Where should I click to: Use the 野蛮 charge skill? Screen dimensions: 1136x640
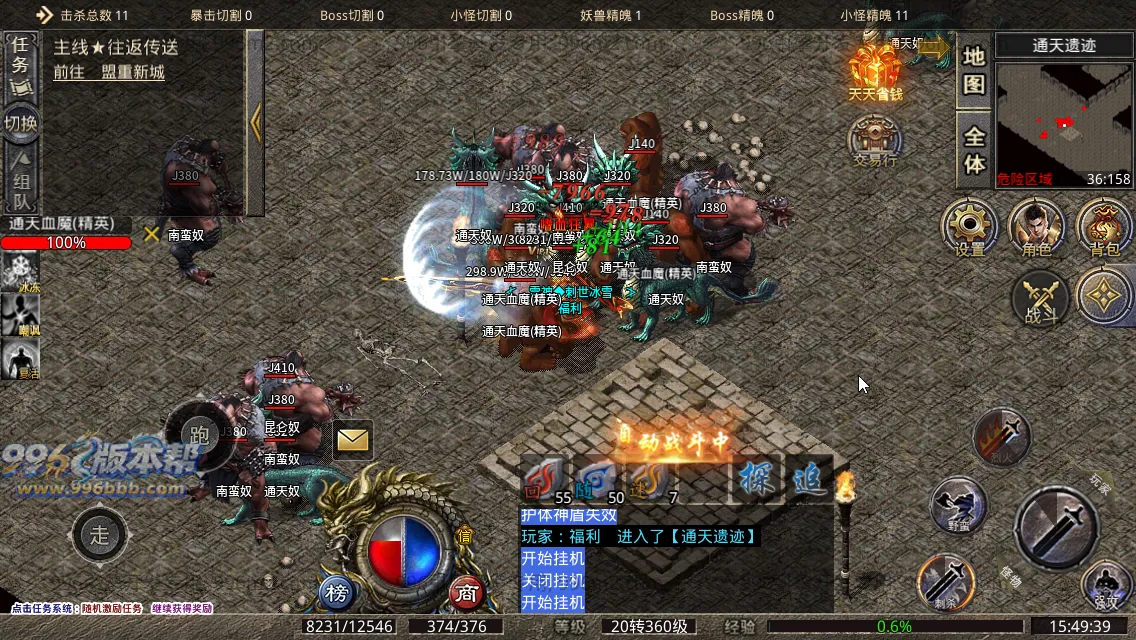click(958, 505)
